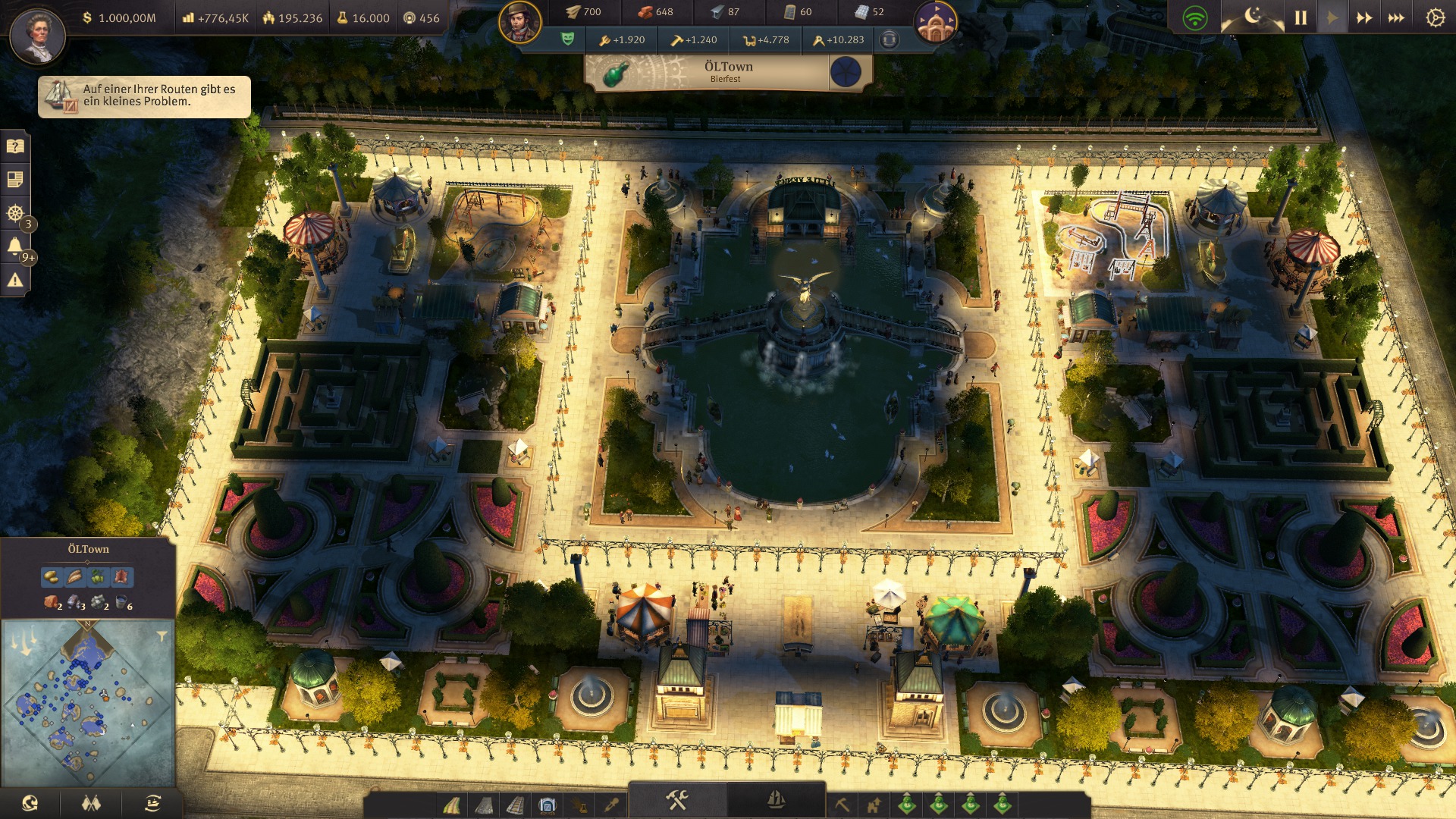This screenshot has height=819, width=1456.
Task: Open the notification bell list
Action: [14, 246]
